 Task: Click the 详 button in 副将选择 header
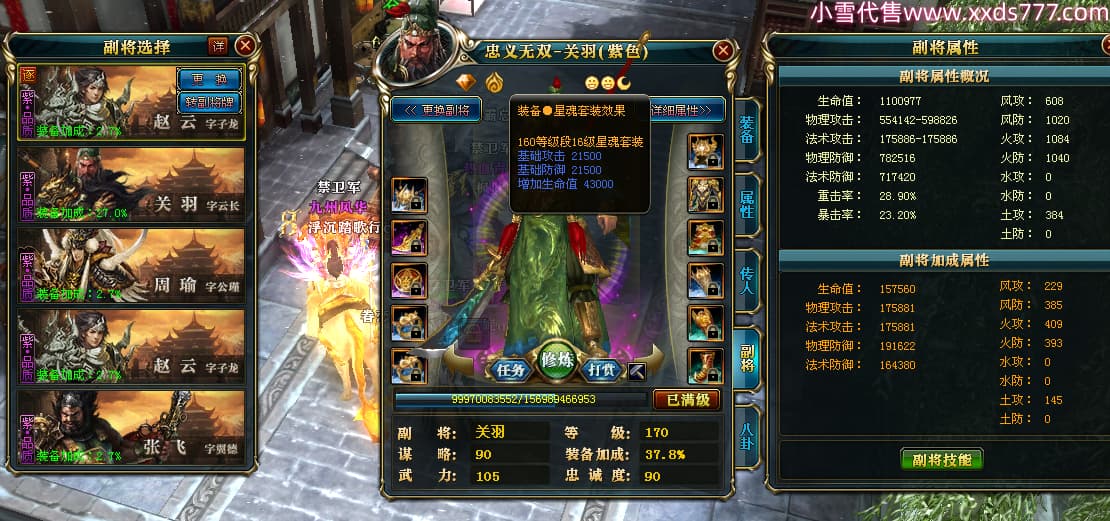pyautogui.click(x=218, y=46)
